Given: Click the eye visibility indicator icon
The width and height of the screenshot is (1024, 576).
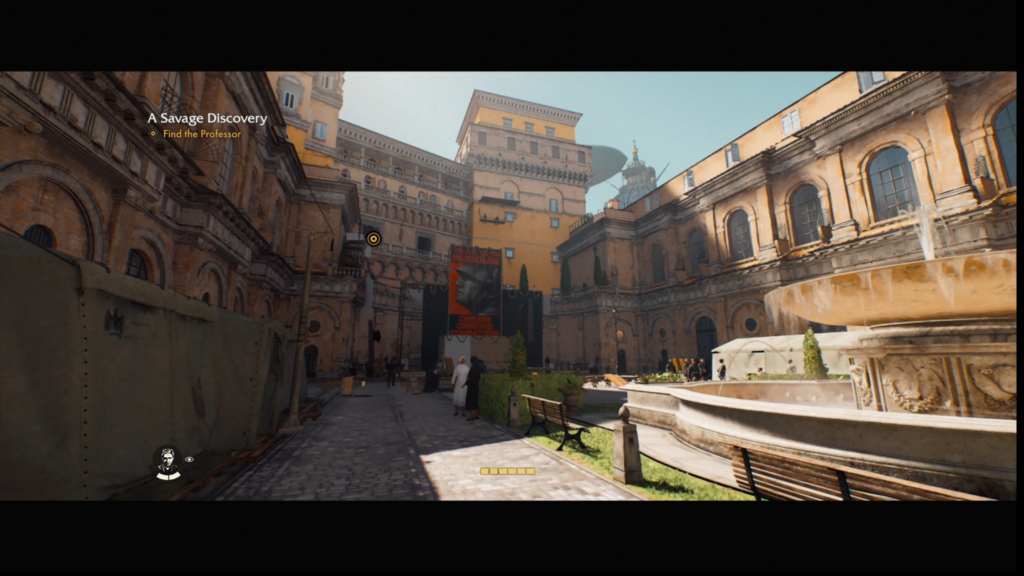Looking at the screenshot, I should 189,459.
